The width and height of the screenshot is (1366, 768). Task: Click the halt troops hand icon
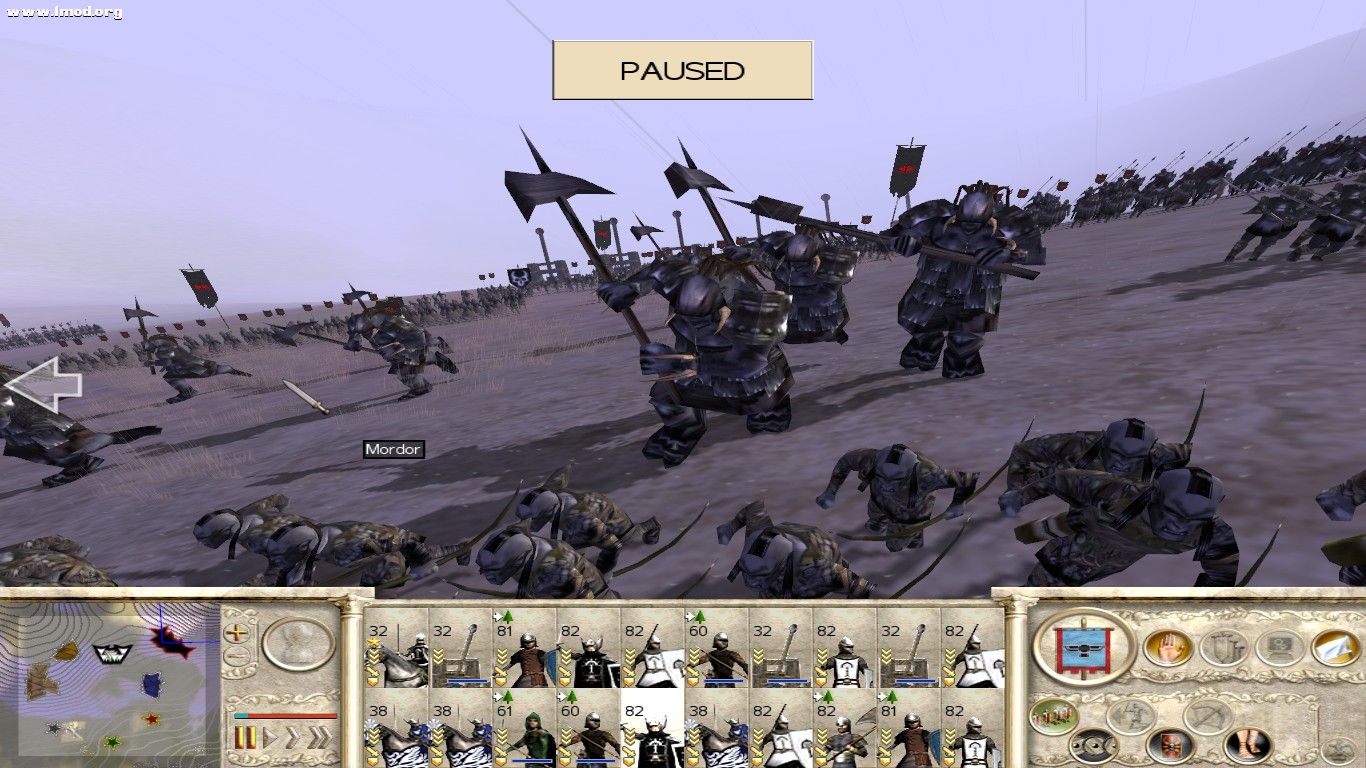pyautogui.click(x=1166, y=647)
